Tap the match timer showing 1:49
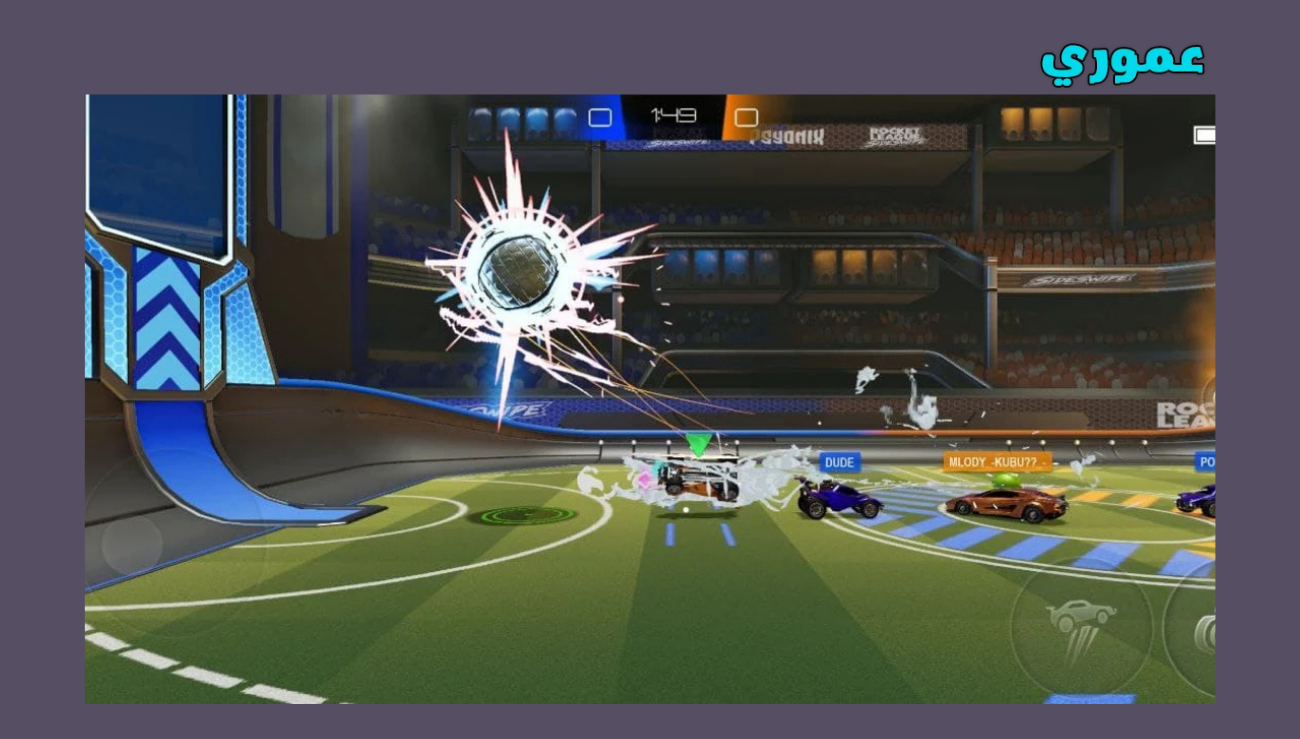1300x739 pixels. click(673, 114)
